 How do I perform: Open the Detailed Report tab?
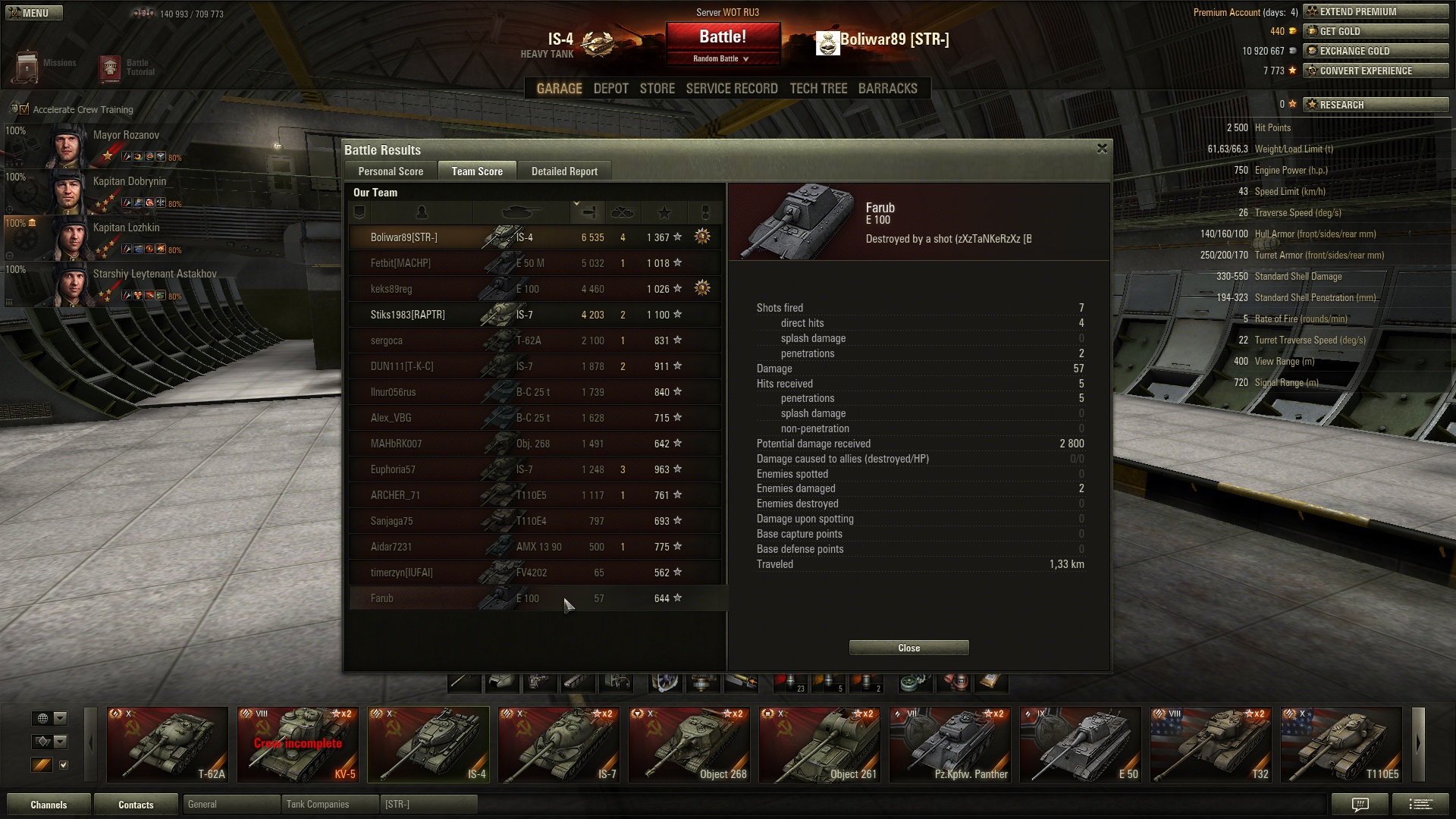(x=564, y=171)
